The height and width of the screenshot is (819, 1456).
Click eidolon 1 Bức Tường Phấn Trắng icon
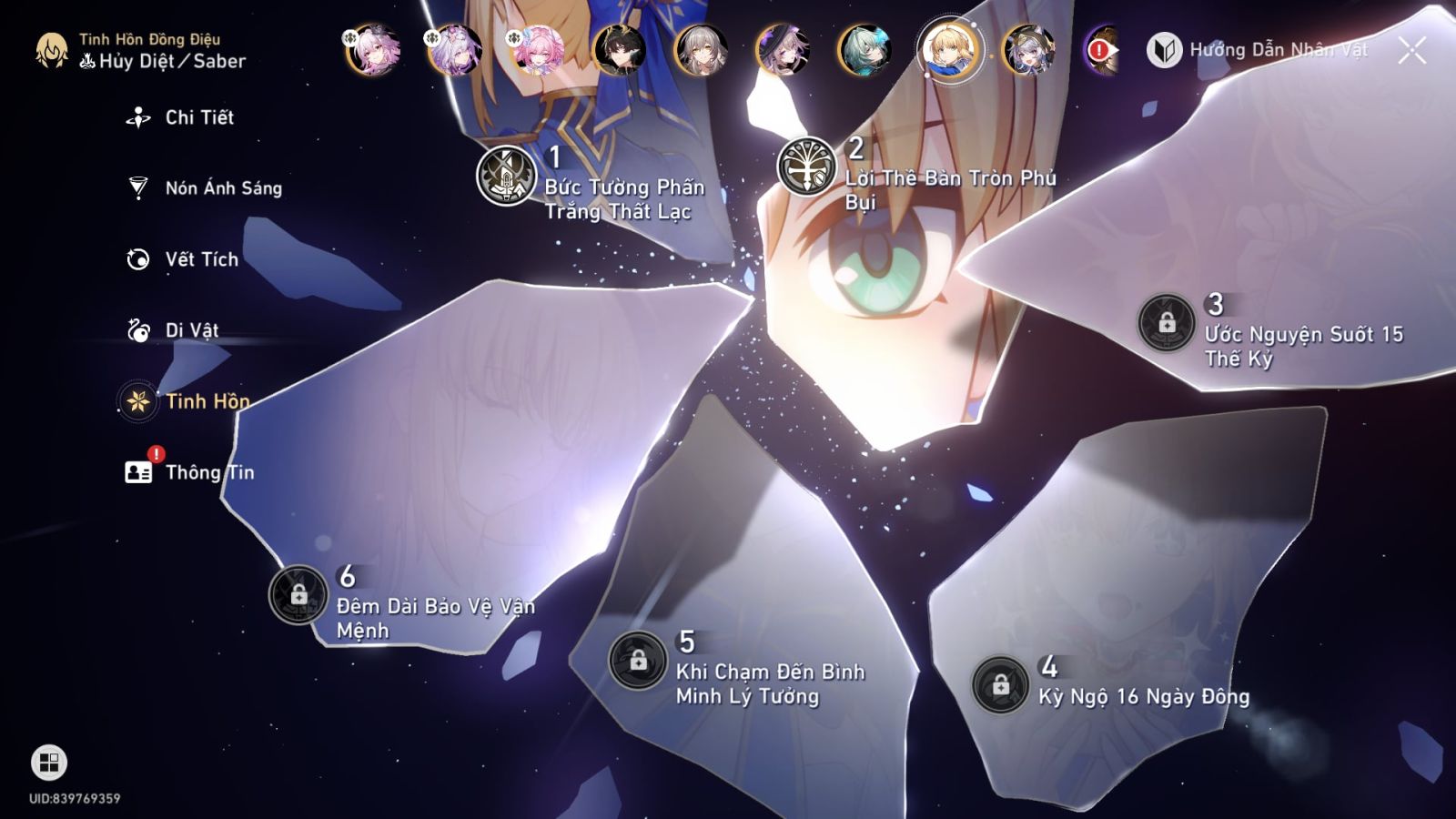tap(506, 177)
